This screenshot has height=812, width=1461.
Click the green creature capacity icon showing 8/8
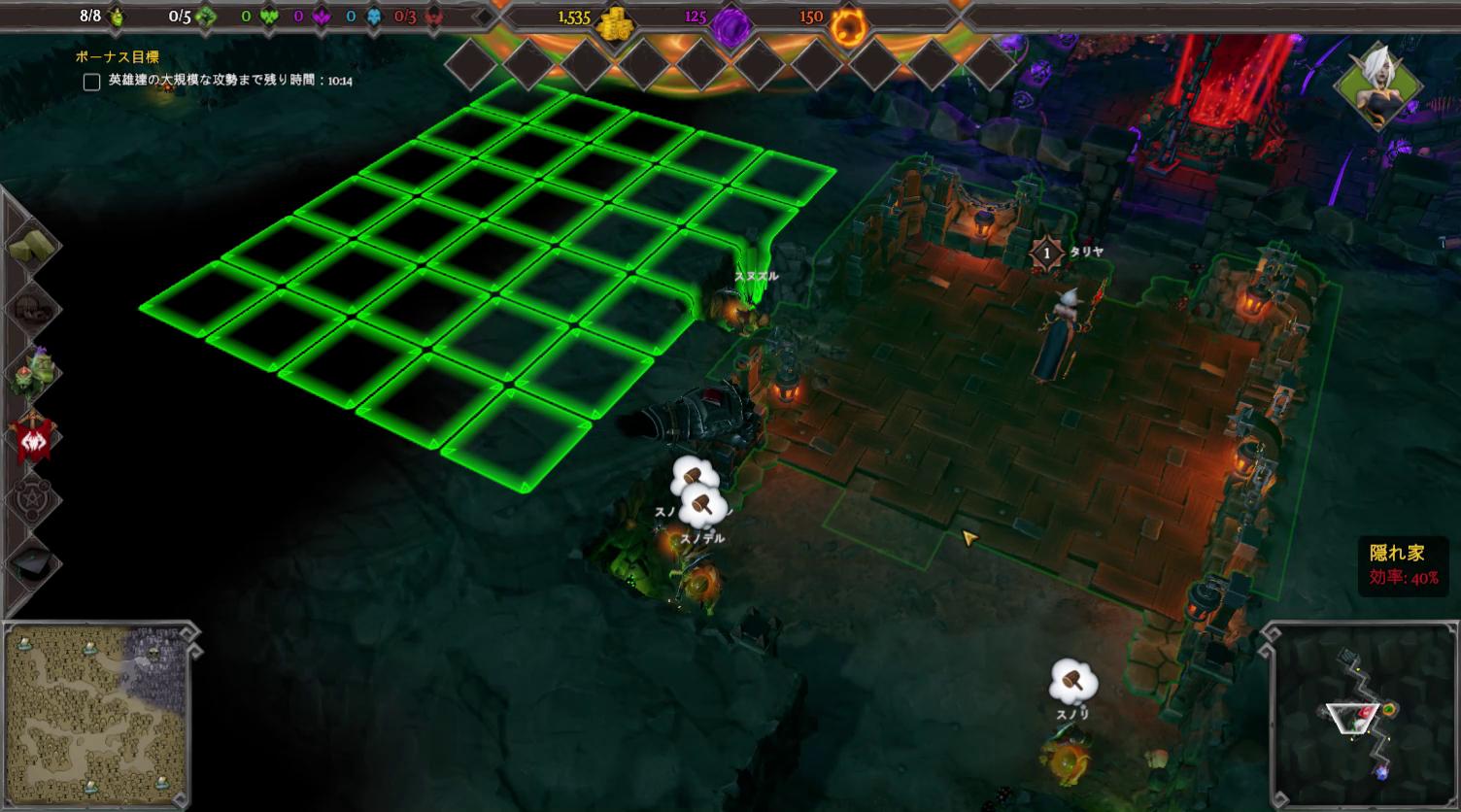pyautogui.click(x=117, y=16)
